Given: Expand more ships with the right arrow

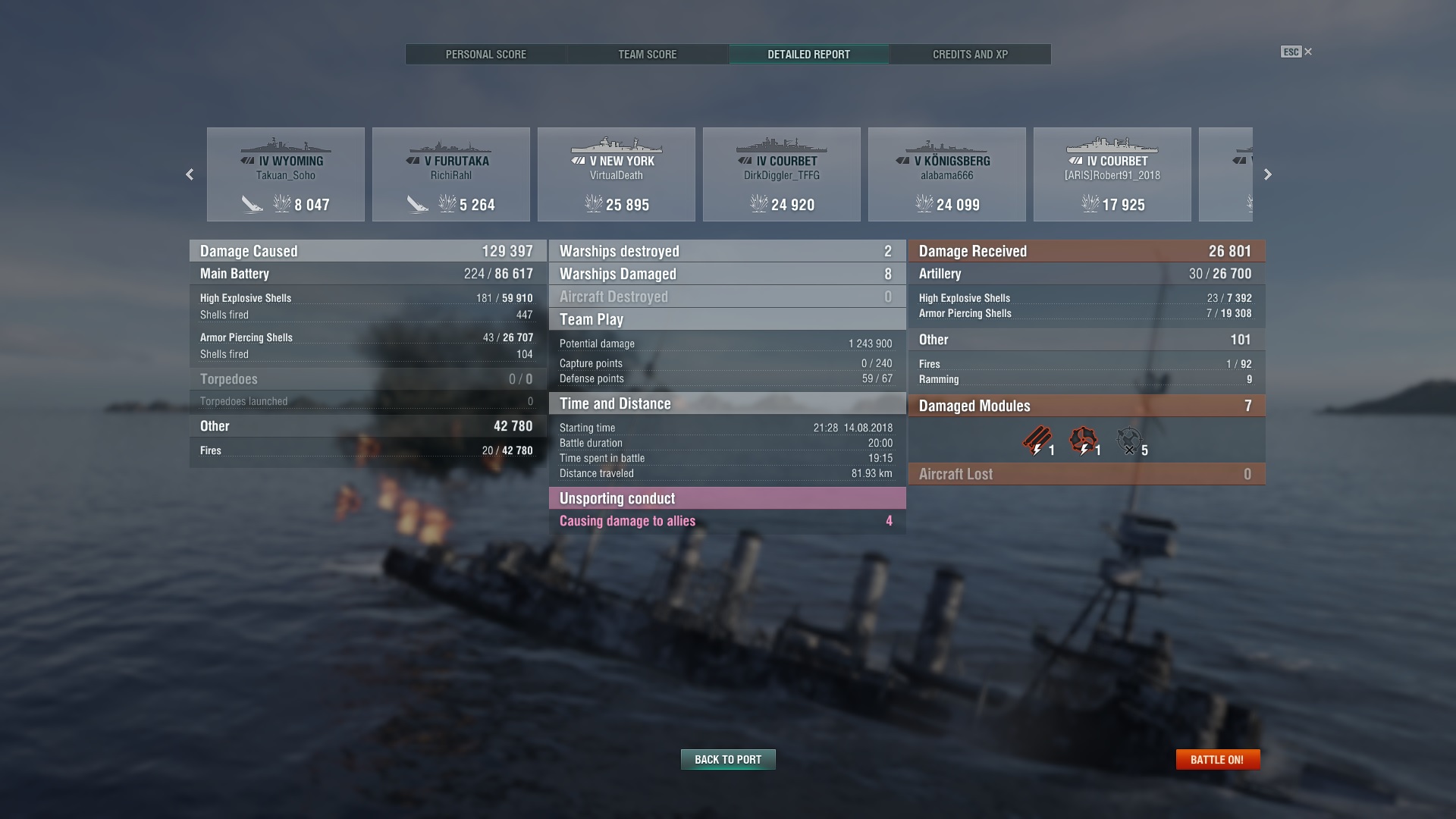Looking at the screenshot, I should point(1267,174).
